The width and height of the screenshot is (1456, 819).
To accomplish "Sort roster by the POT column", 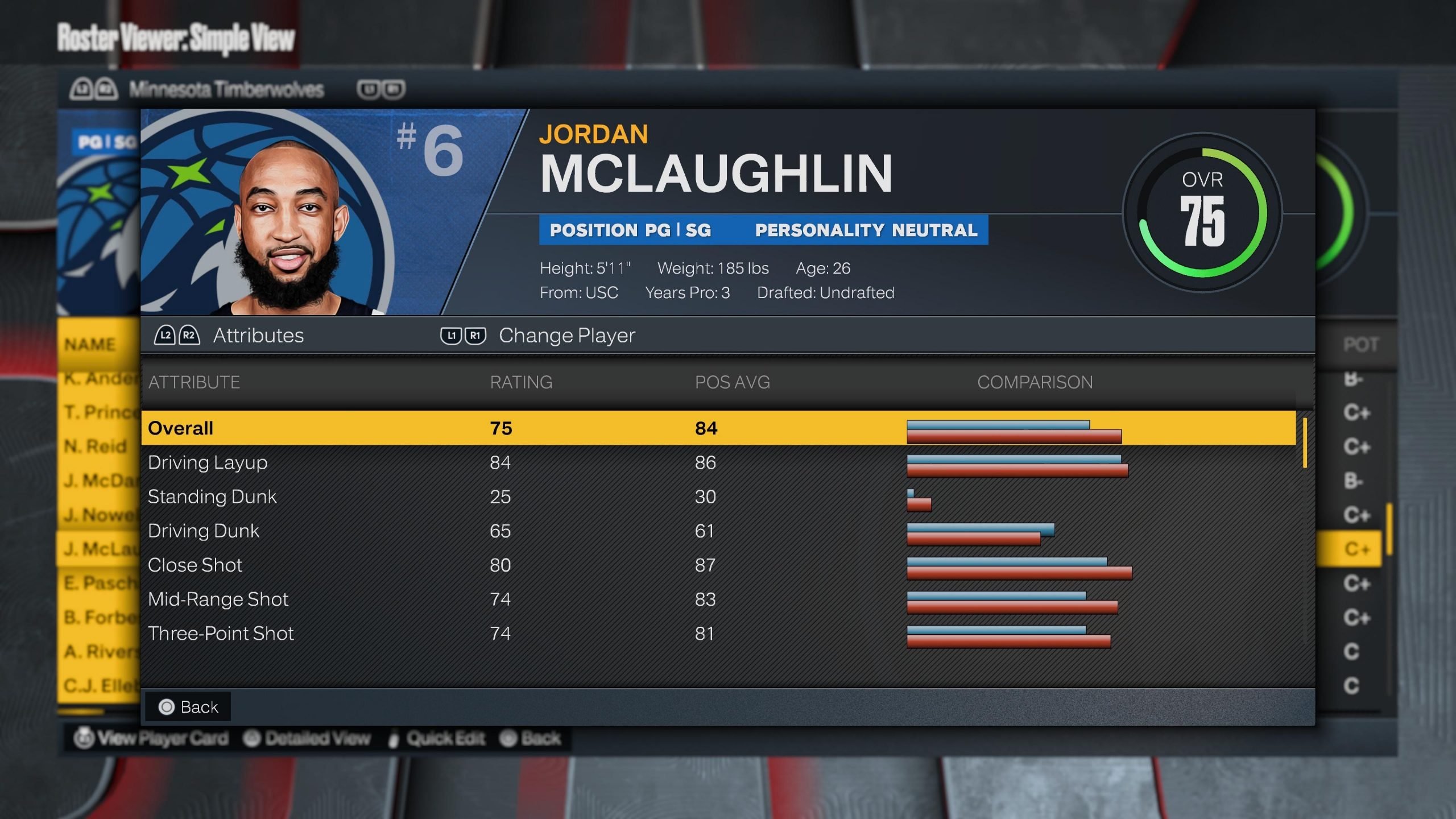I will [x=1360, y=345].
